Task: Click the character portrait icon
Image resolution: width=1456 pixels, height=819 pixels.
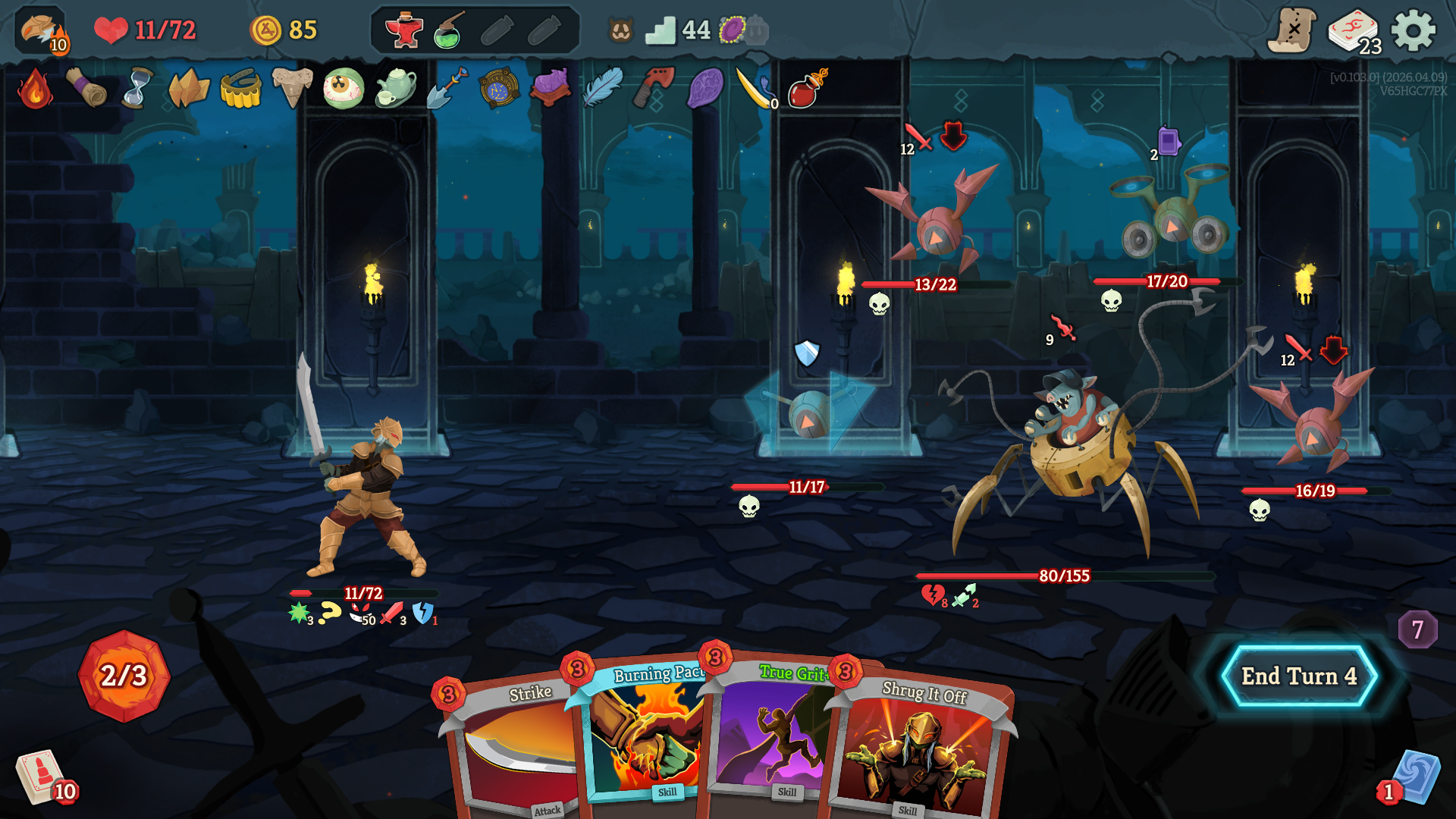Action: (x=41, y=30)
